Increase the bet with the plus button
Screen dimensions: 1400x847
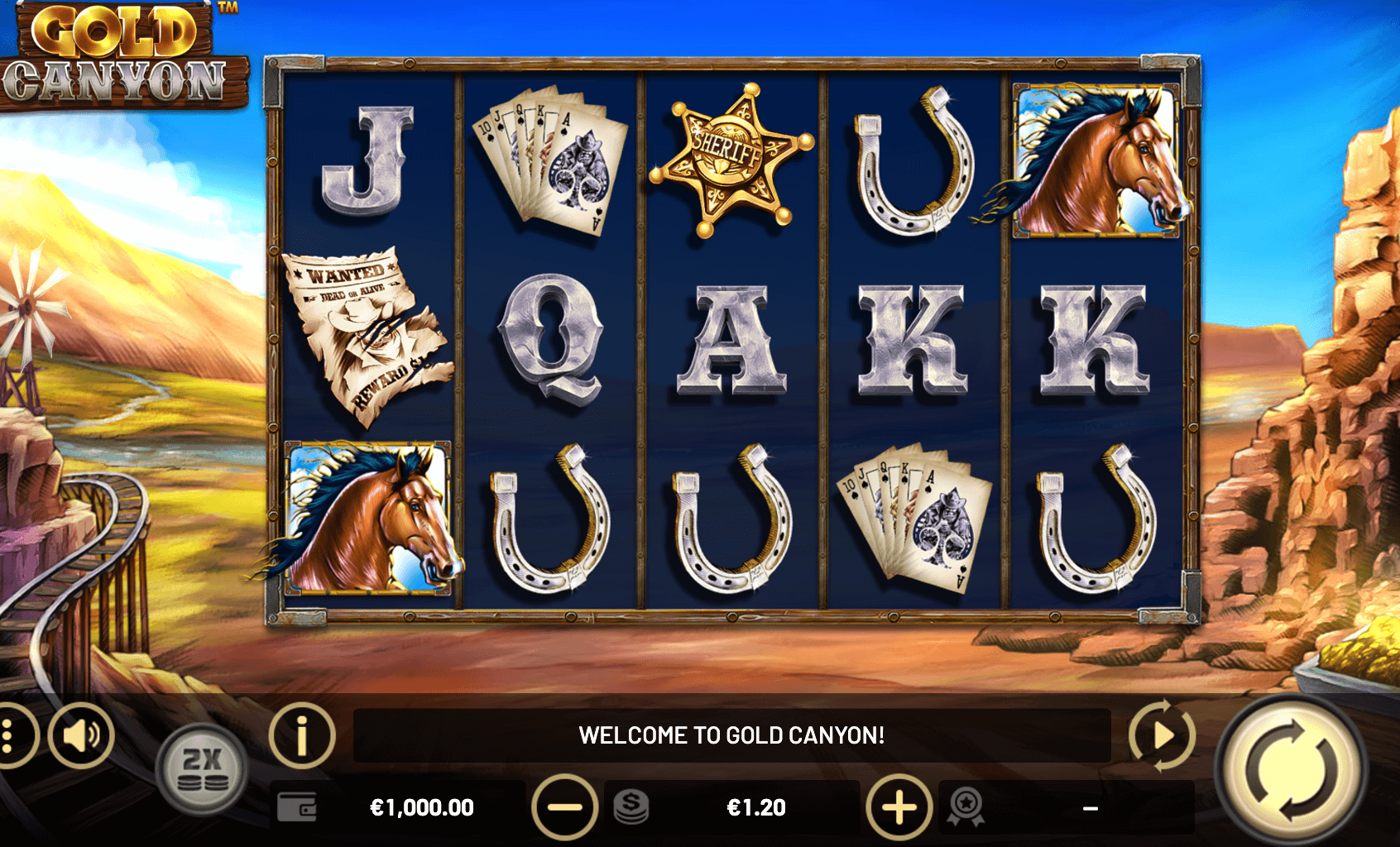tap(899, 807)
